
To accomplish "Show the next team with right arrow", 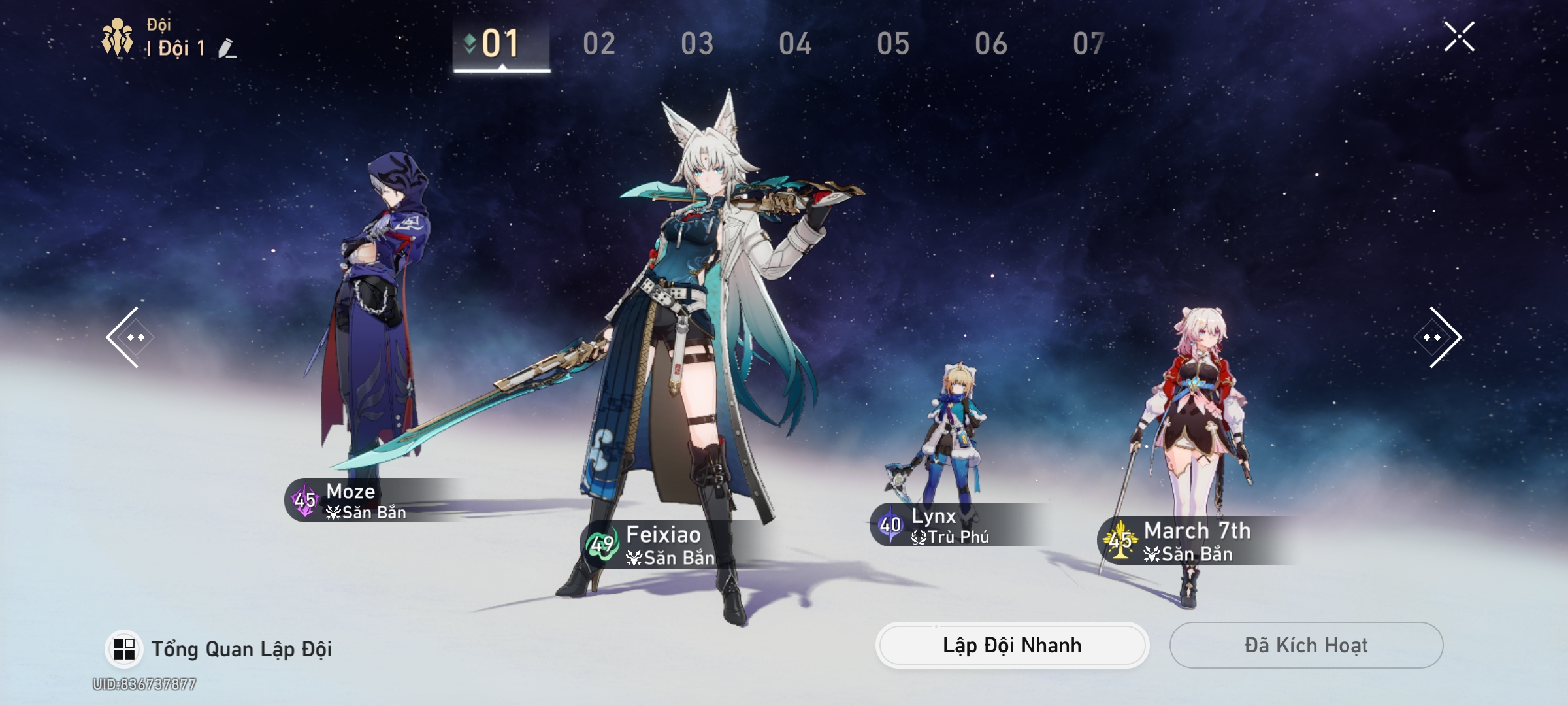I will [1440, 337].
